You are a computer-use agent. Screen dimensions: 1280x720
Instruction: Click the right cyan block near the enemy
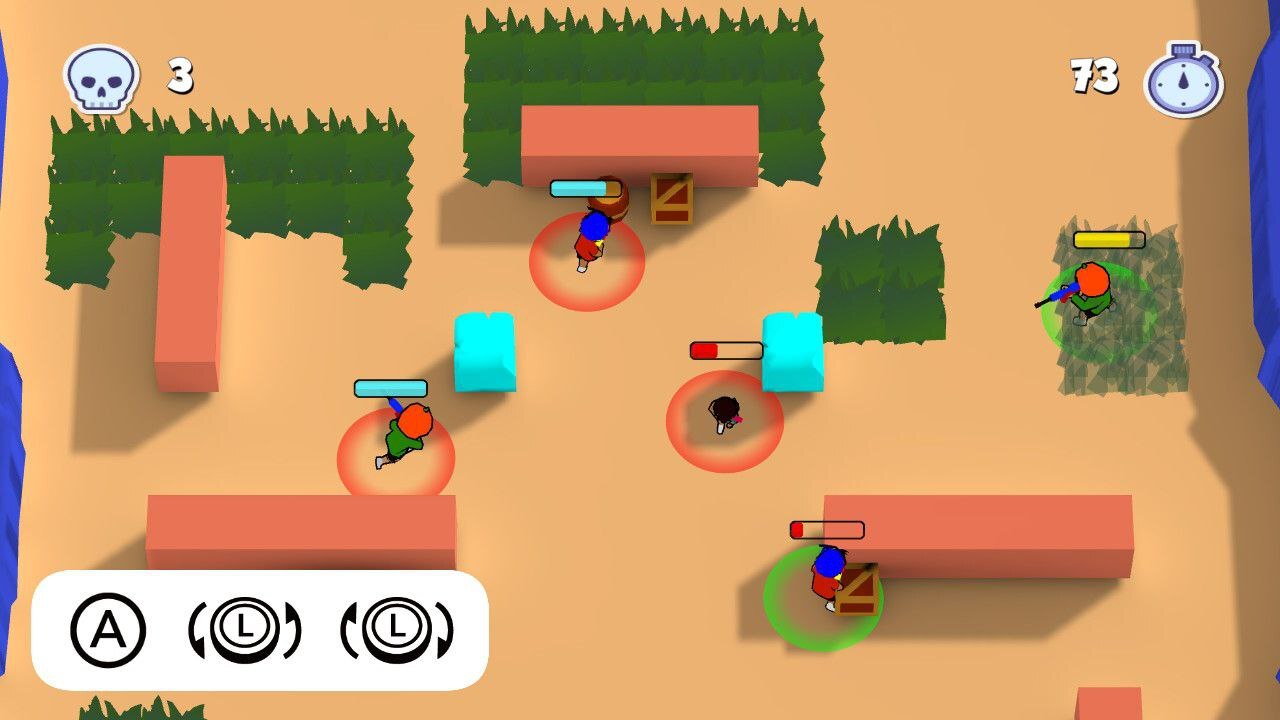point(792,350)
